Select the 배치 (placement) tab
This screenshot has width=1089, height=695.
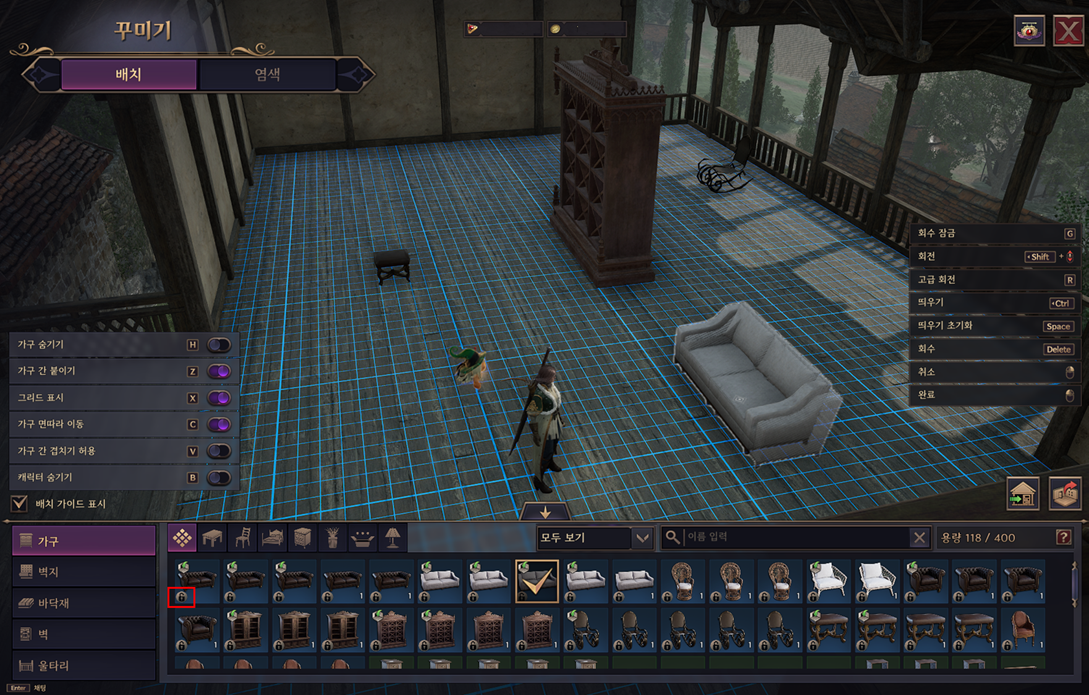(129, 75)
